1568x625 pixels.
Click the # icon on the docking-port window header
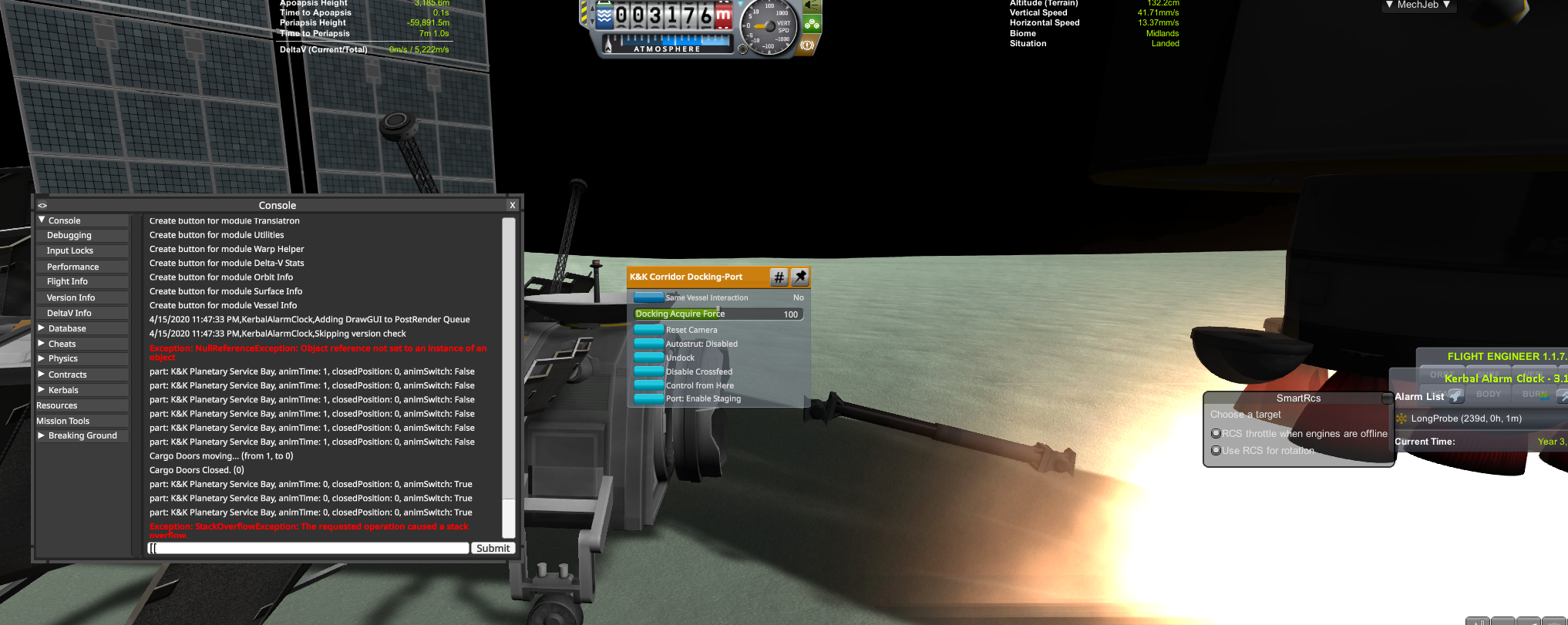(779, 277)
